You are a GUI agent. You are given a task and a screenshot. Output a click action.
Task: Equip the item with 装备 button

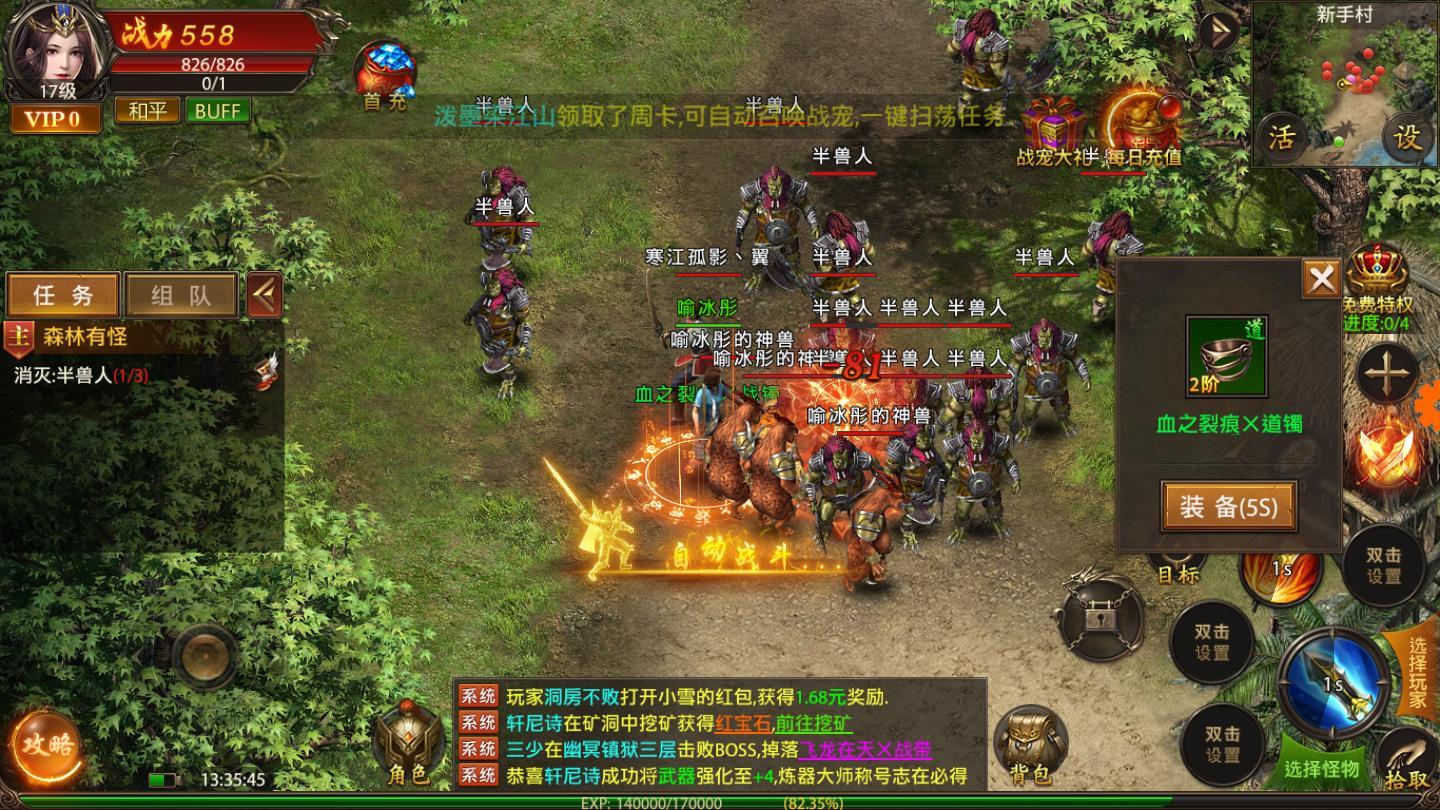pyautogui.click(x=1228, y=506)
